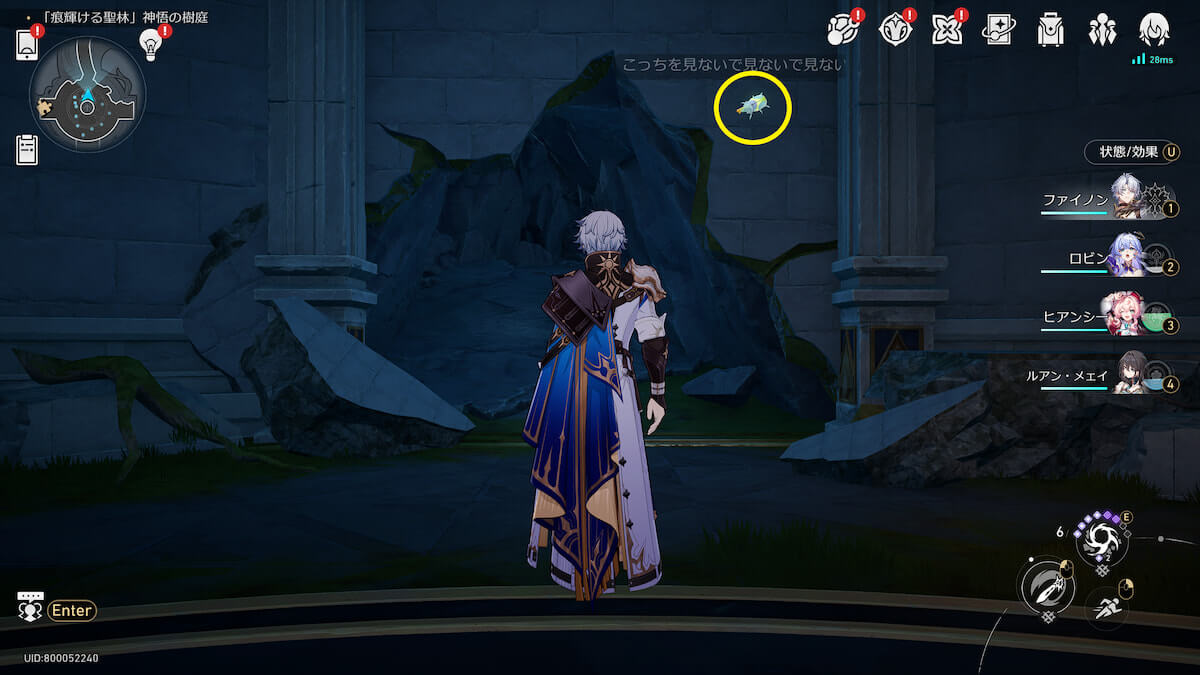Screen dimensions: 1200x675
Task: Open the linked-orbs icon with red alert
Action: tap(843, 30)
